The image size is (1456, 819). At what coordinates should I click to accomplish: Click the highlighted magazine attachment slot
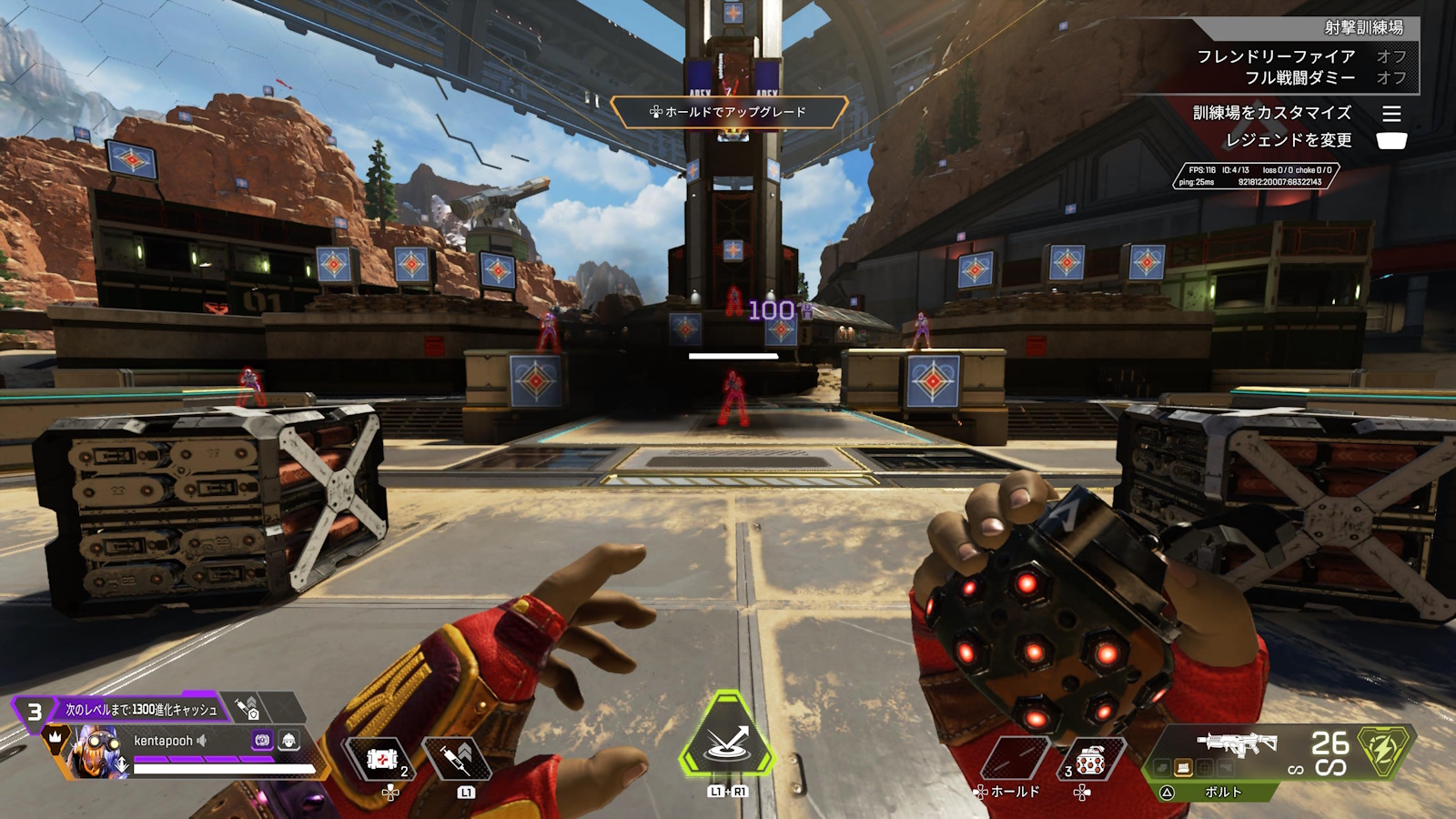(x=1183, y=768)
